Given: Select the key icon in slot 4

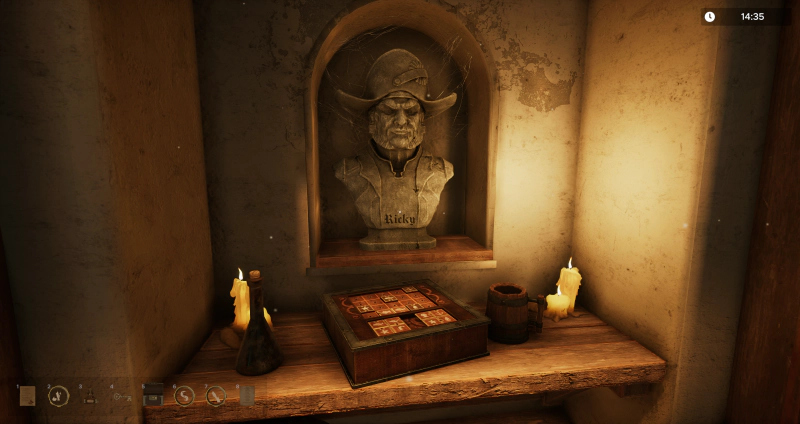Looking at the screenshot, I should pos(122,397).
